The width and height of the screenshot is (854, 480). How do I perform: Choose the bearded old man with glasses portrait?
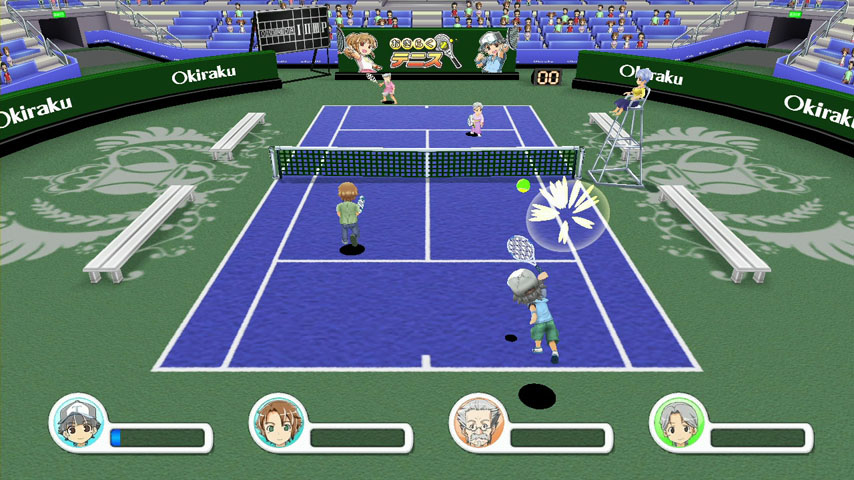coord(477,420)
